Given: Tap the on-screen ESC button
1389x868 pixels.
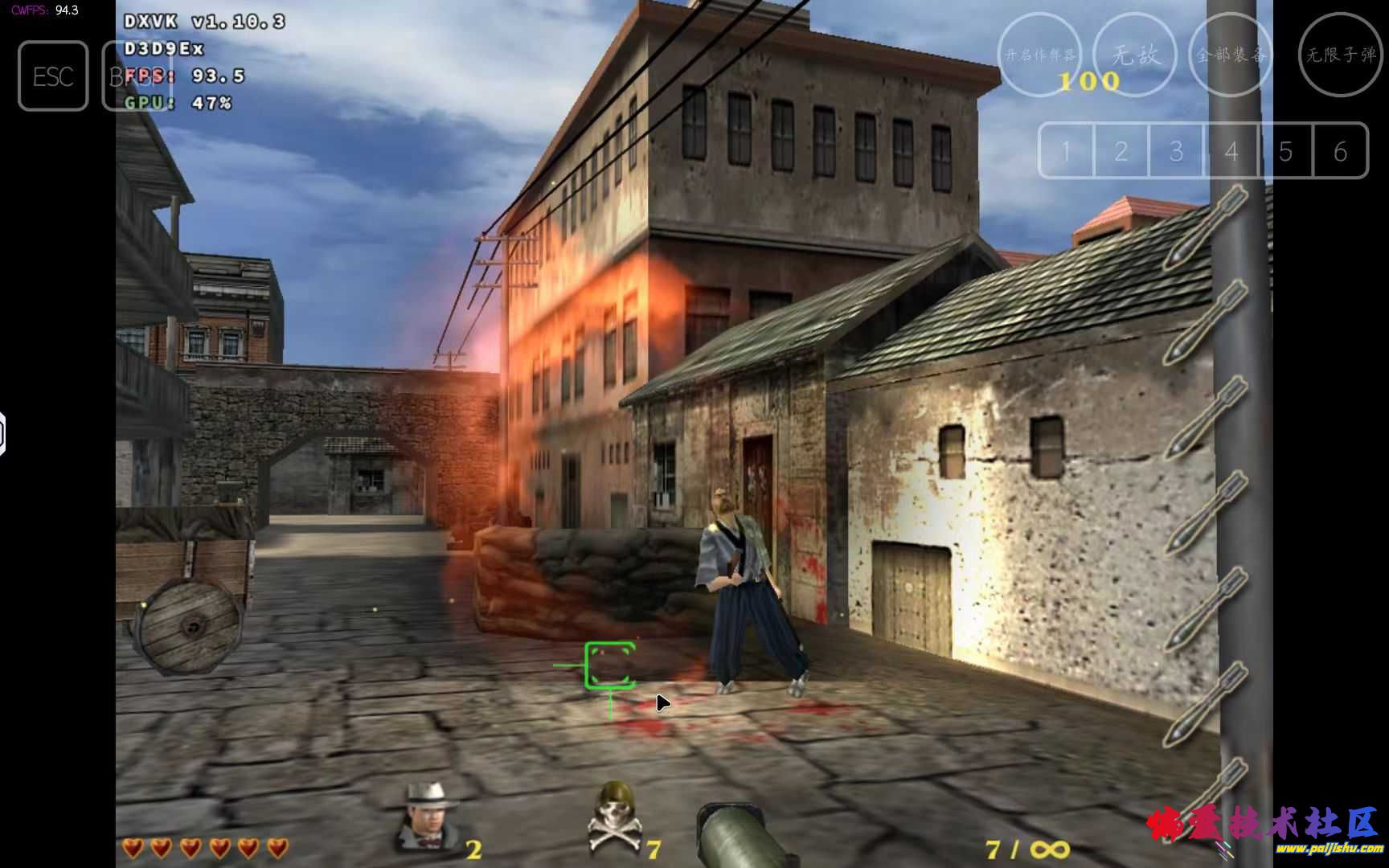Looking at the screenshot, I should [53, 76].
